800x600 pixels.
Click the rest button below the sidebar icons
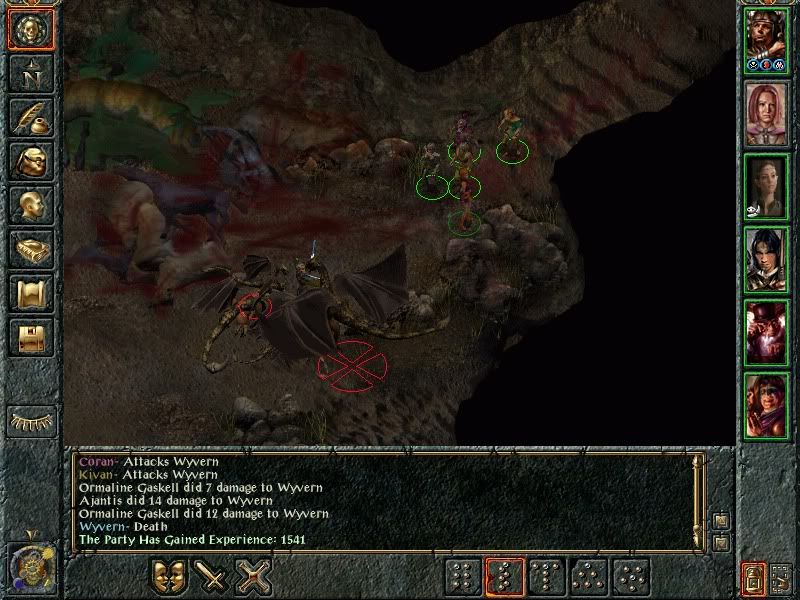pyautogui.click(x=29, y=420)
